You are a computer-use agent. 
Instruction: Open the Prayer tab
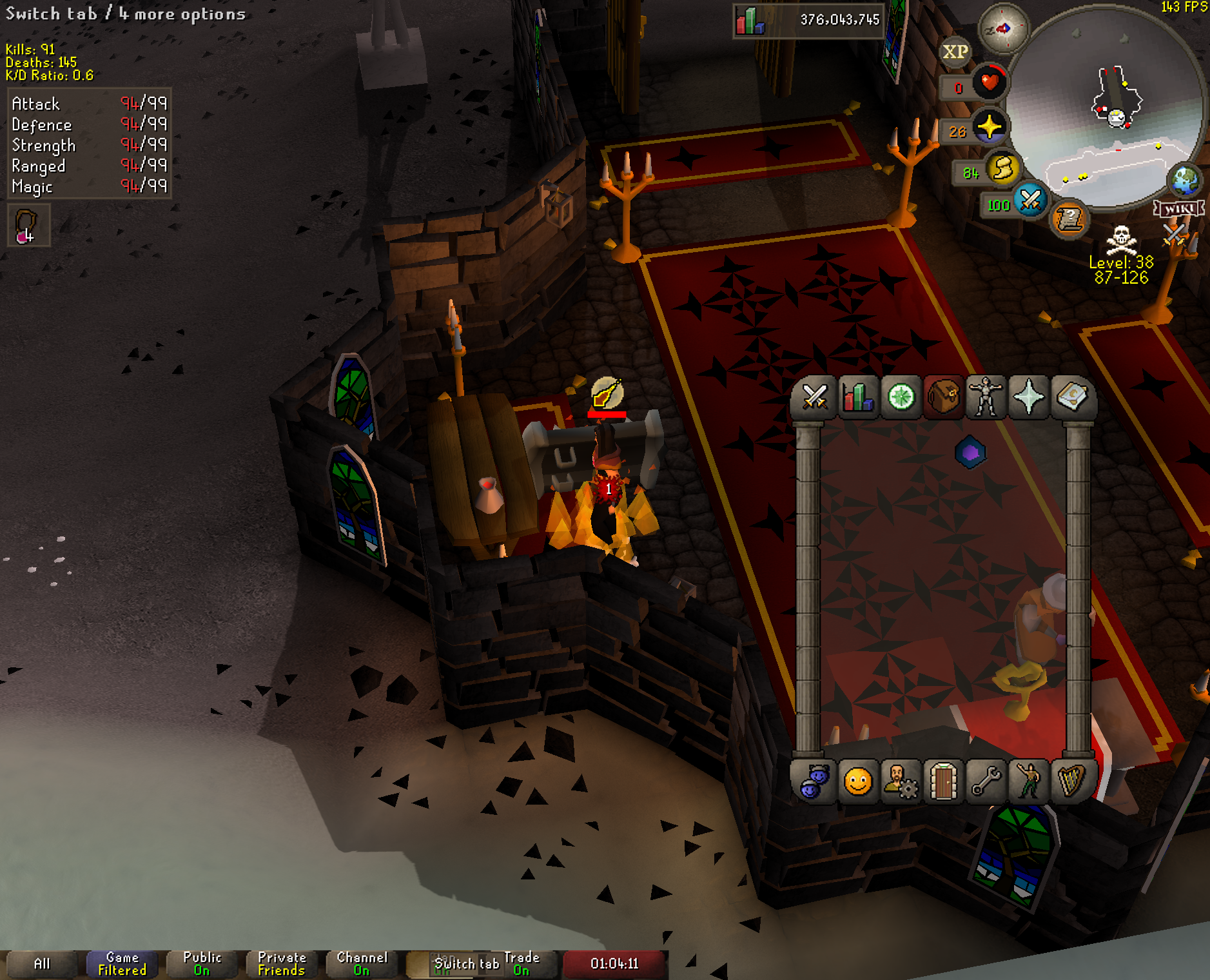click(x=1029, y=397)
